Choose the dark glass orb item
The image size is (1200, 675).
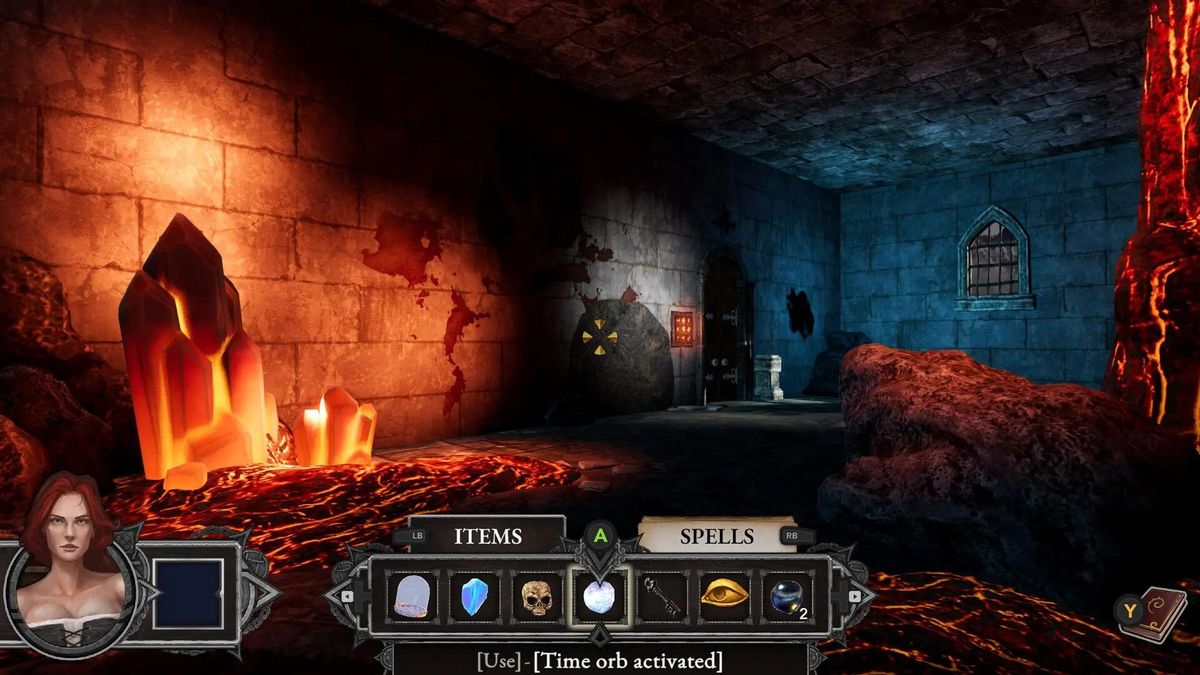[x=788, y=597]
